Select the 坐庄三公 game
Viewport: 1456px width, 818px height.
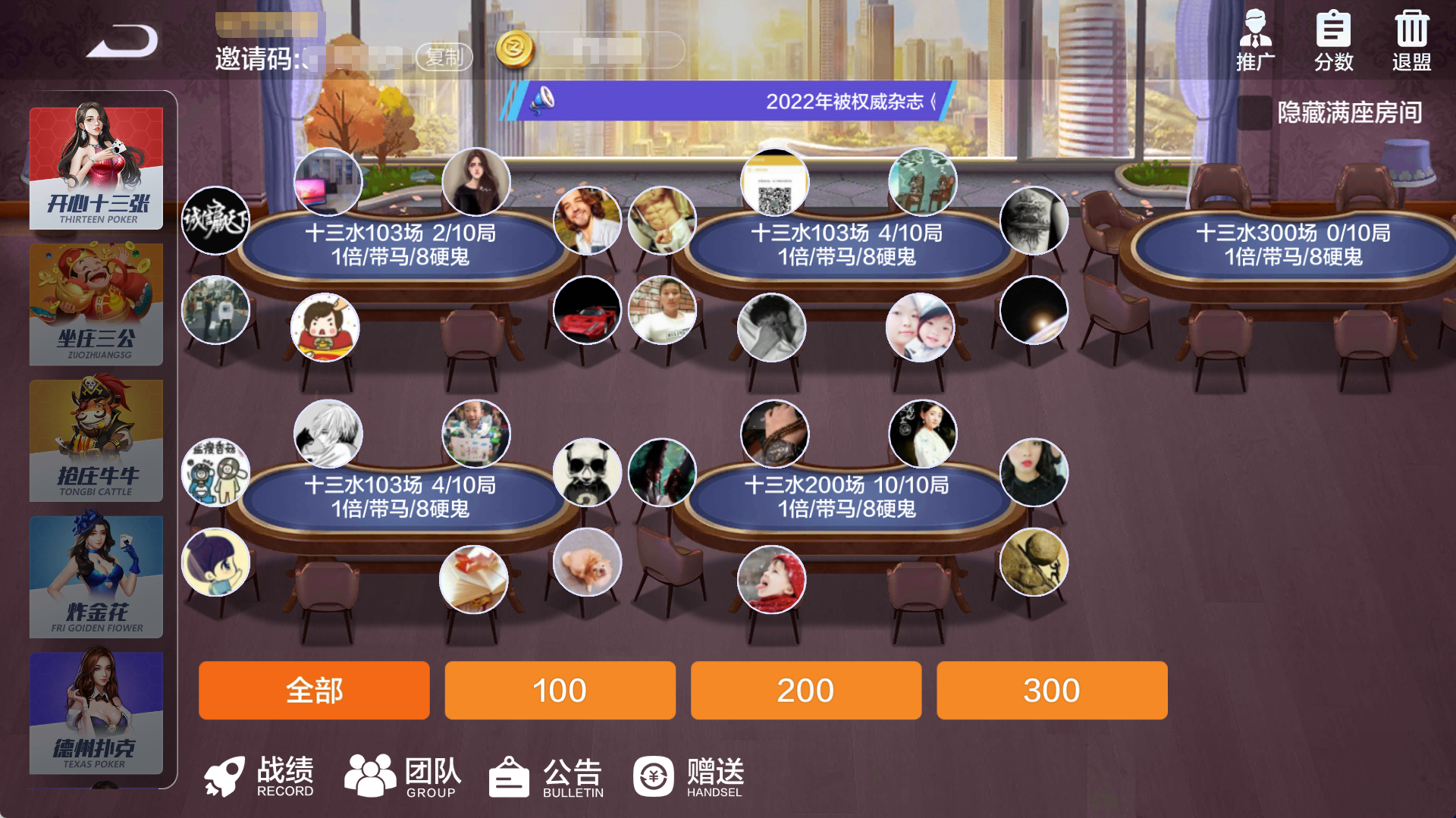click(96, 304)
